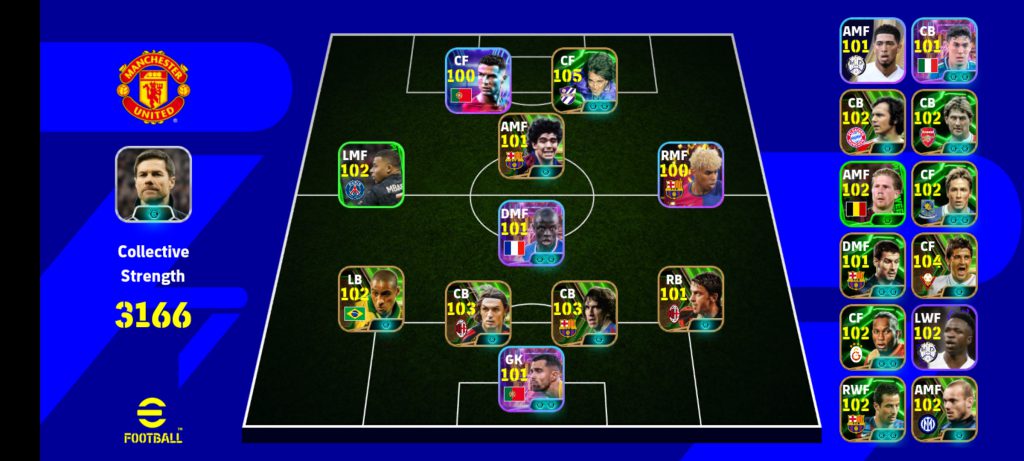Viewport: 1024px width, 461px height.
Task: Select substitute AMF 102 with Belgian flag
Action: [x=872, y=194]
